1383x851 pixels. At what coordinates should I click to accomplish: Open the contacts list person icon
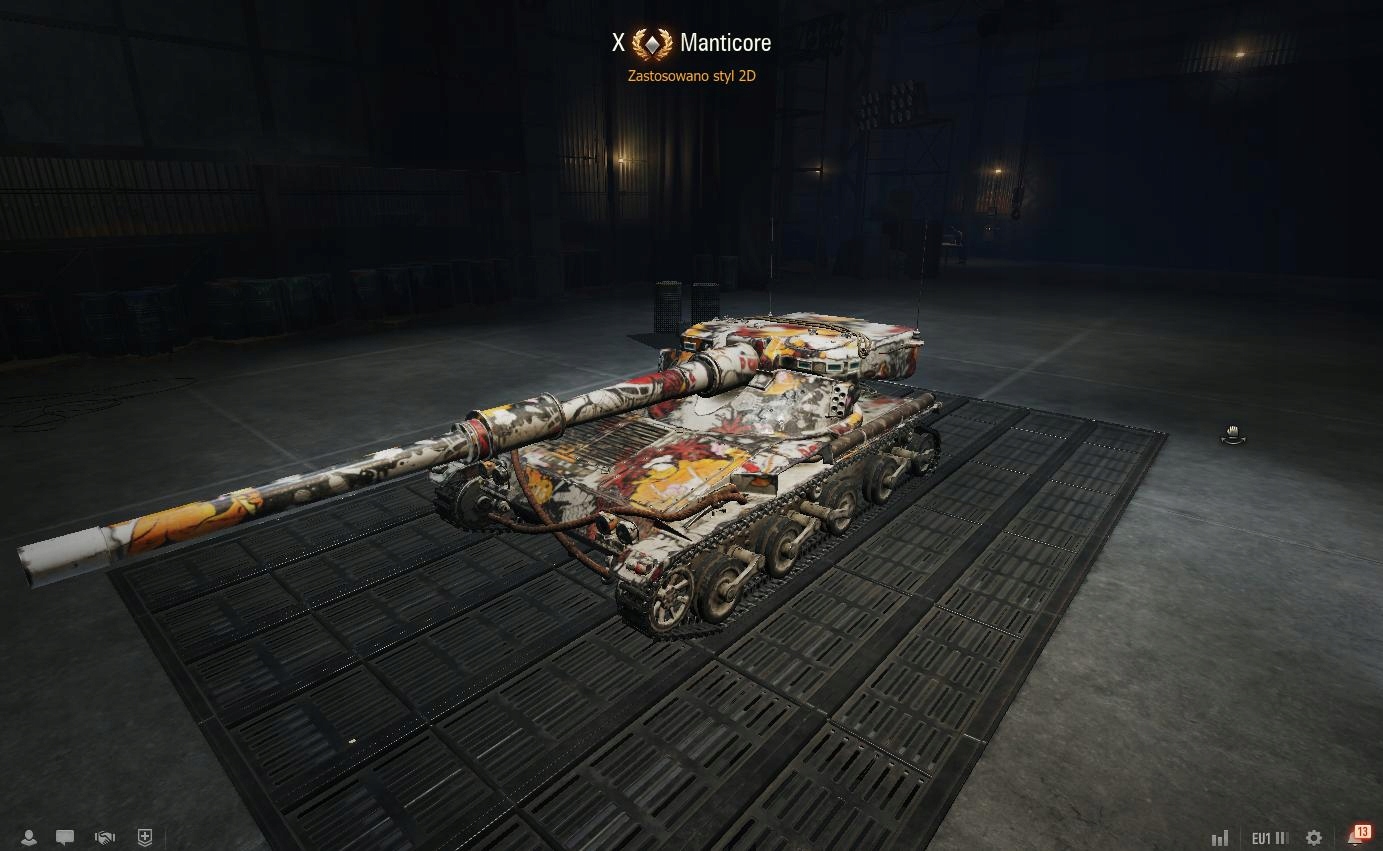click(29, 837)
